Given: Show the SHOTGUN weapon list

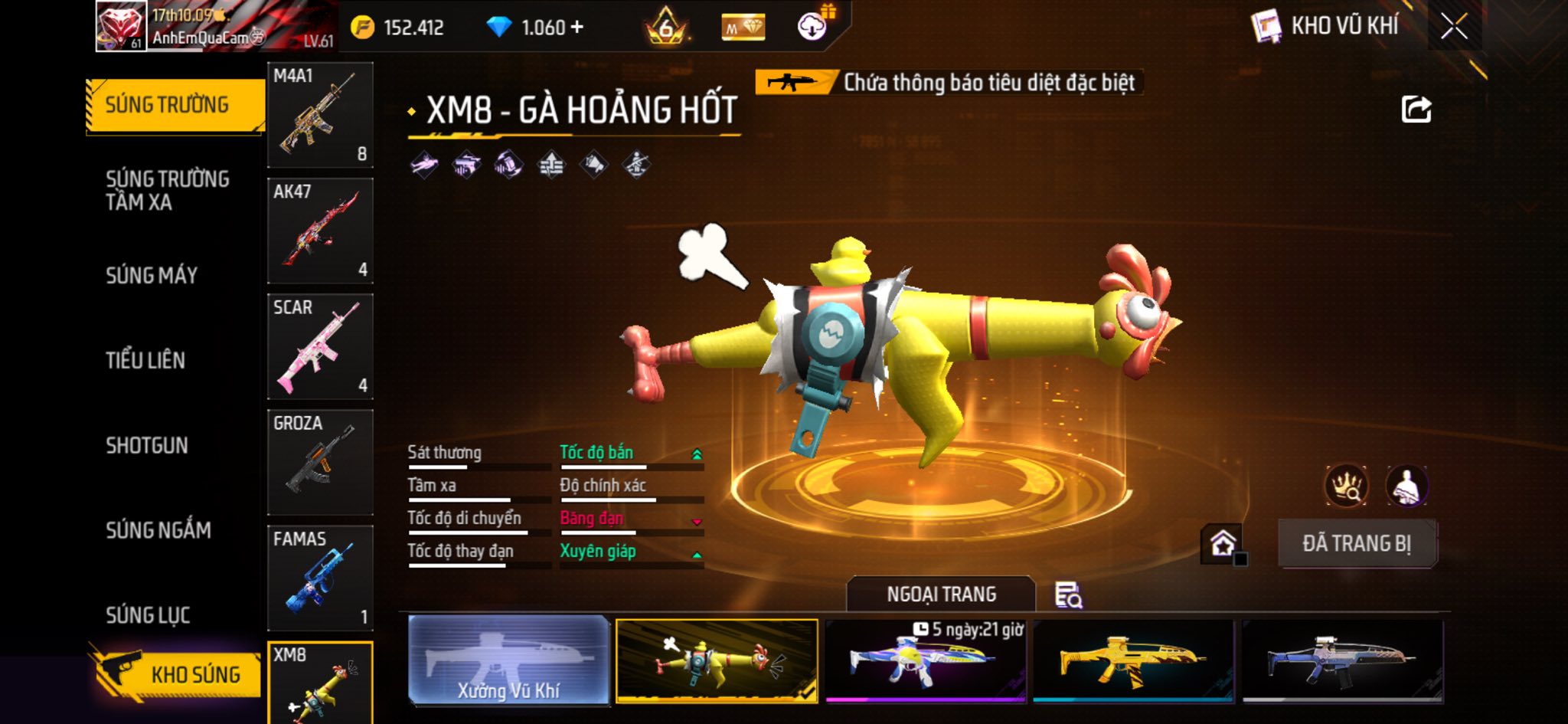Looking at the screenshot, I should tap(147, 446).
